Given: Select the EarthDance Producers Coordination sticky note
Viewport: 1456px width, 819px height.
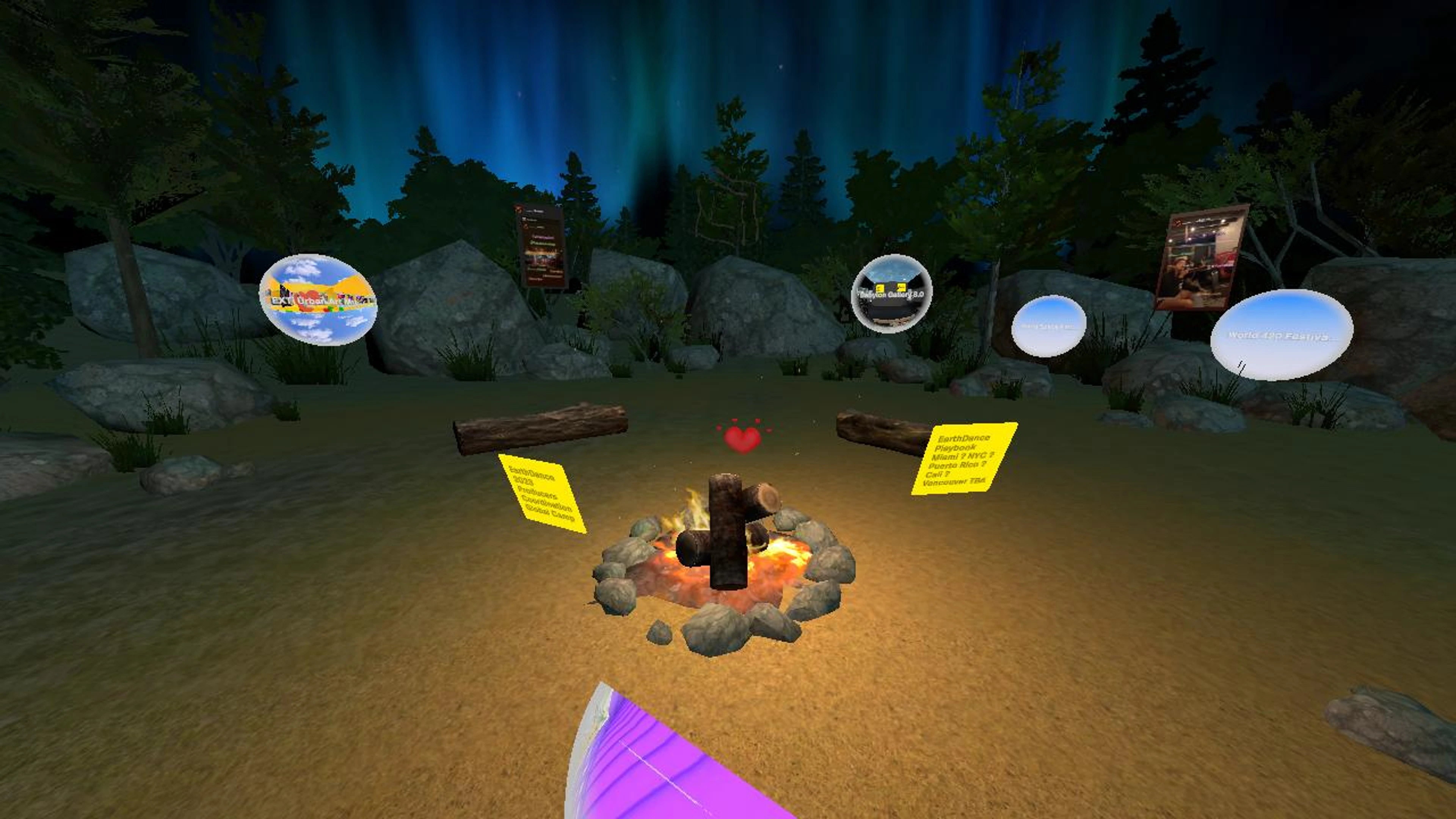Looking at the screenshot, I should (541, 493).
